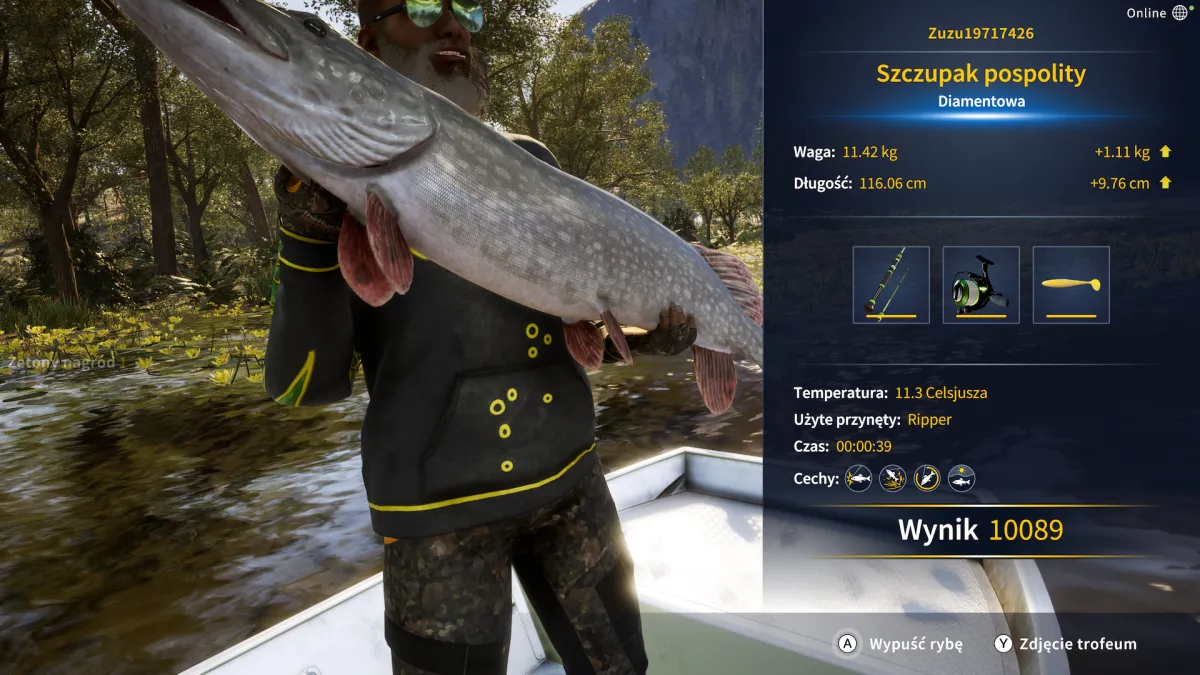Take a trophy photo with Zdjęcie trofeum
This screenshot has width=1200, height=675.
[1065, 644]
